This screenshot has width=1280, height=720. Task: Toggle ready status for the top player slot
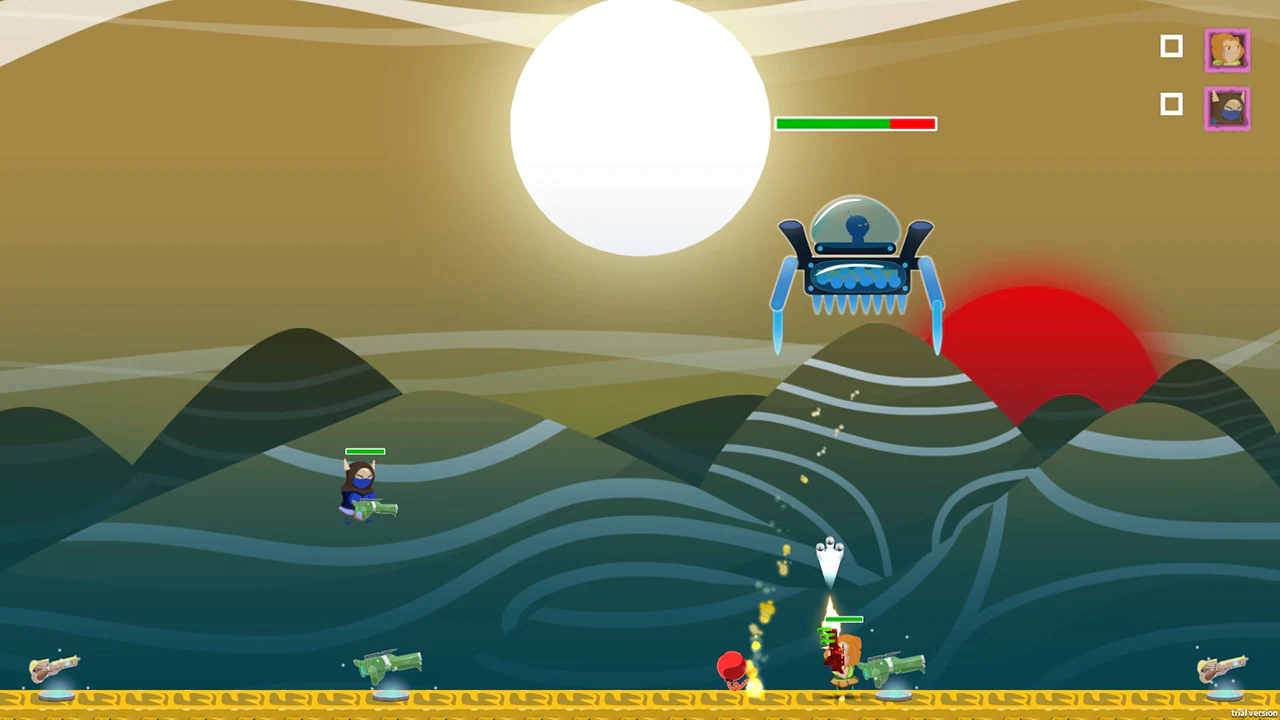tap(1171, 46)
